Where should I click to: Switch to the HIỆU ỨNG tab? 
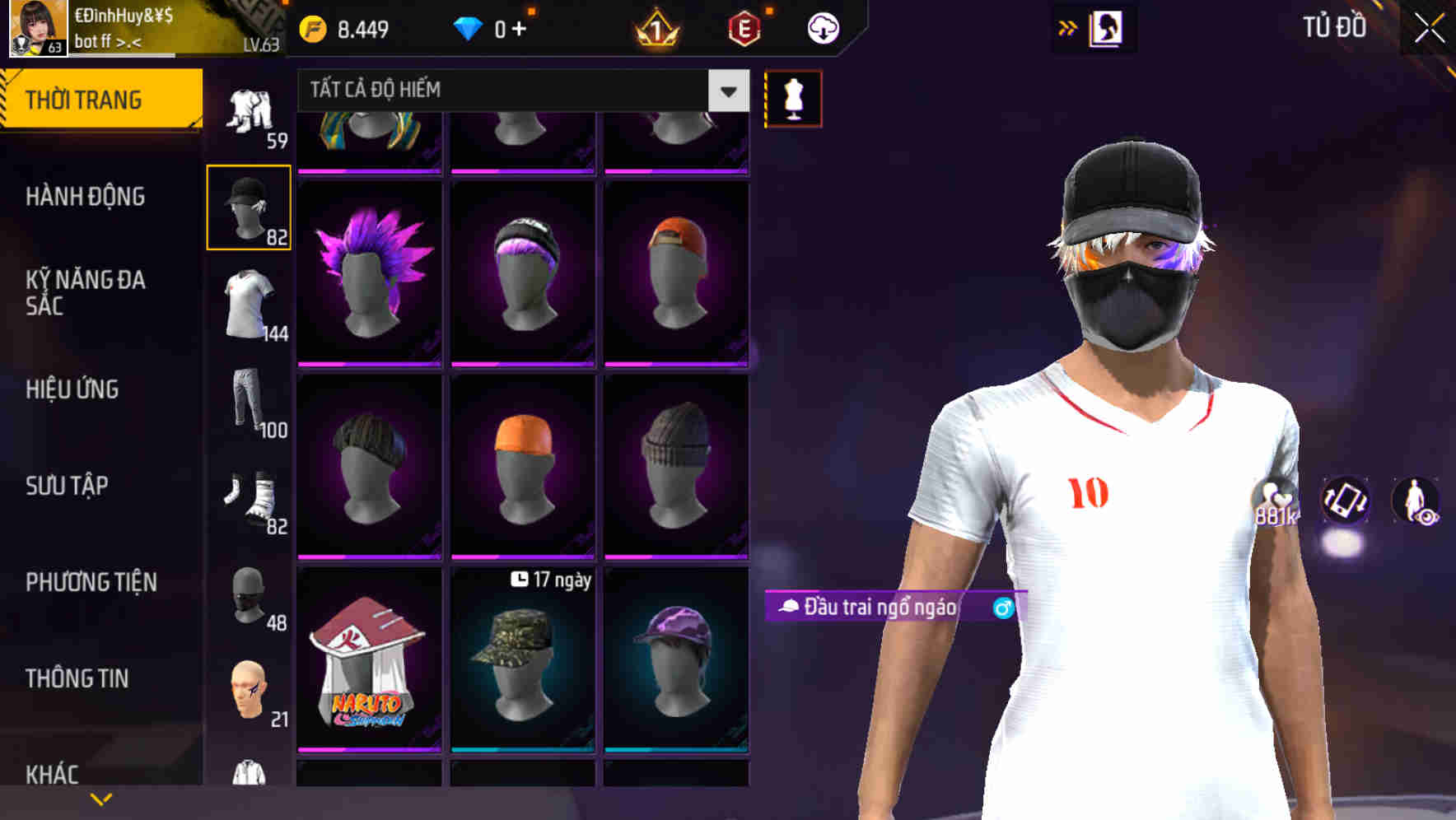click(72, 389)
